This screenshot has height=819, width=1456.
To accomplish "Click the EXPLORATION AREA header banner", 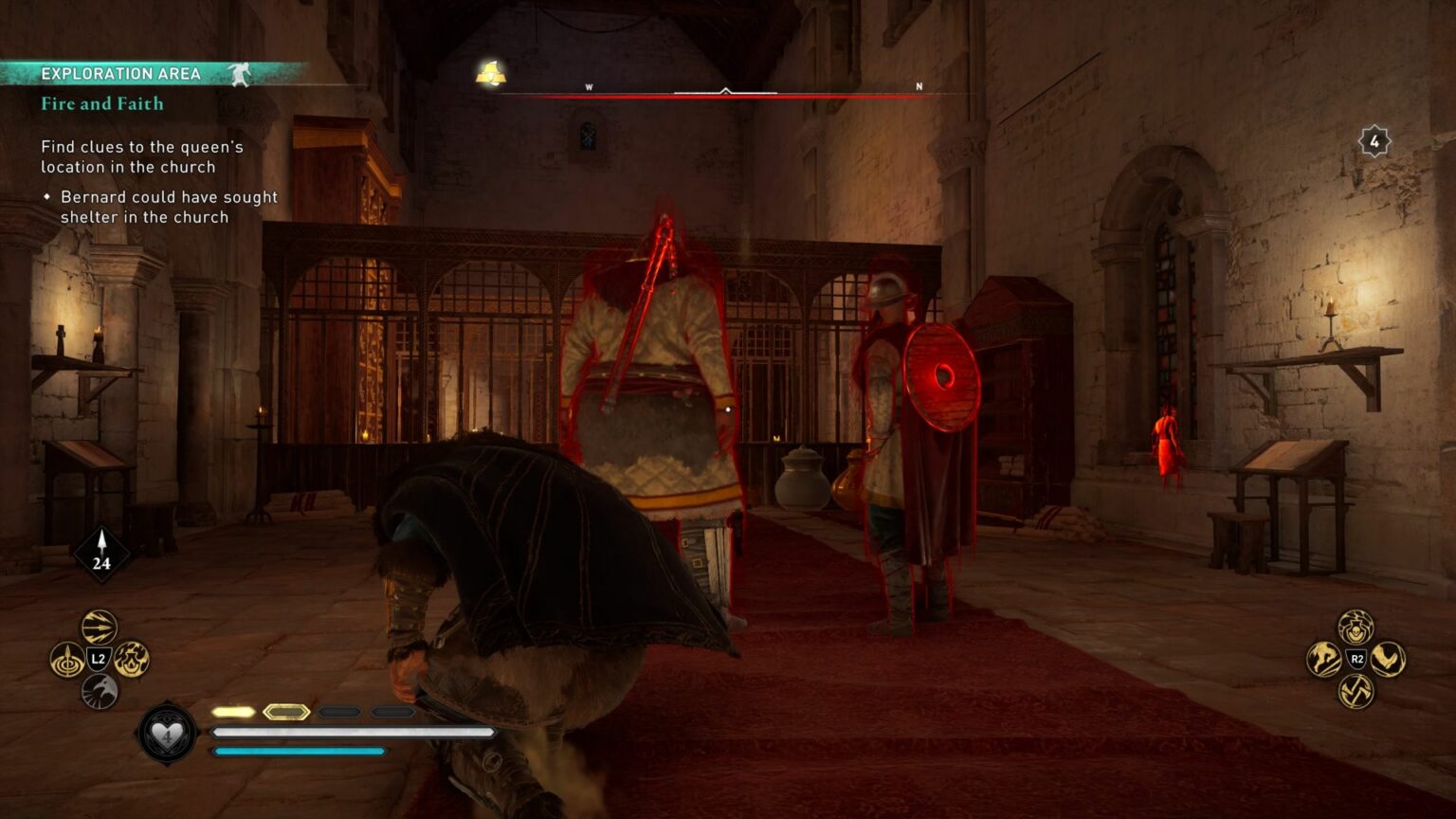I will point(121,72).
